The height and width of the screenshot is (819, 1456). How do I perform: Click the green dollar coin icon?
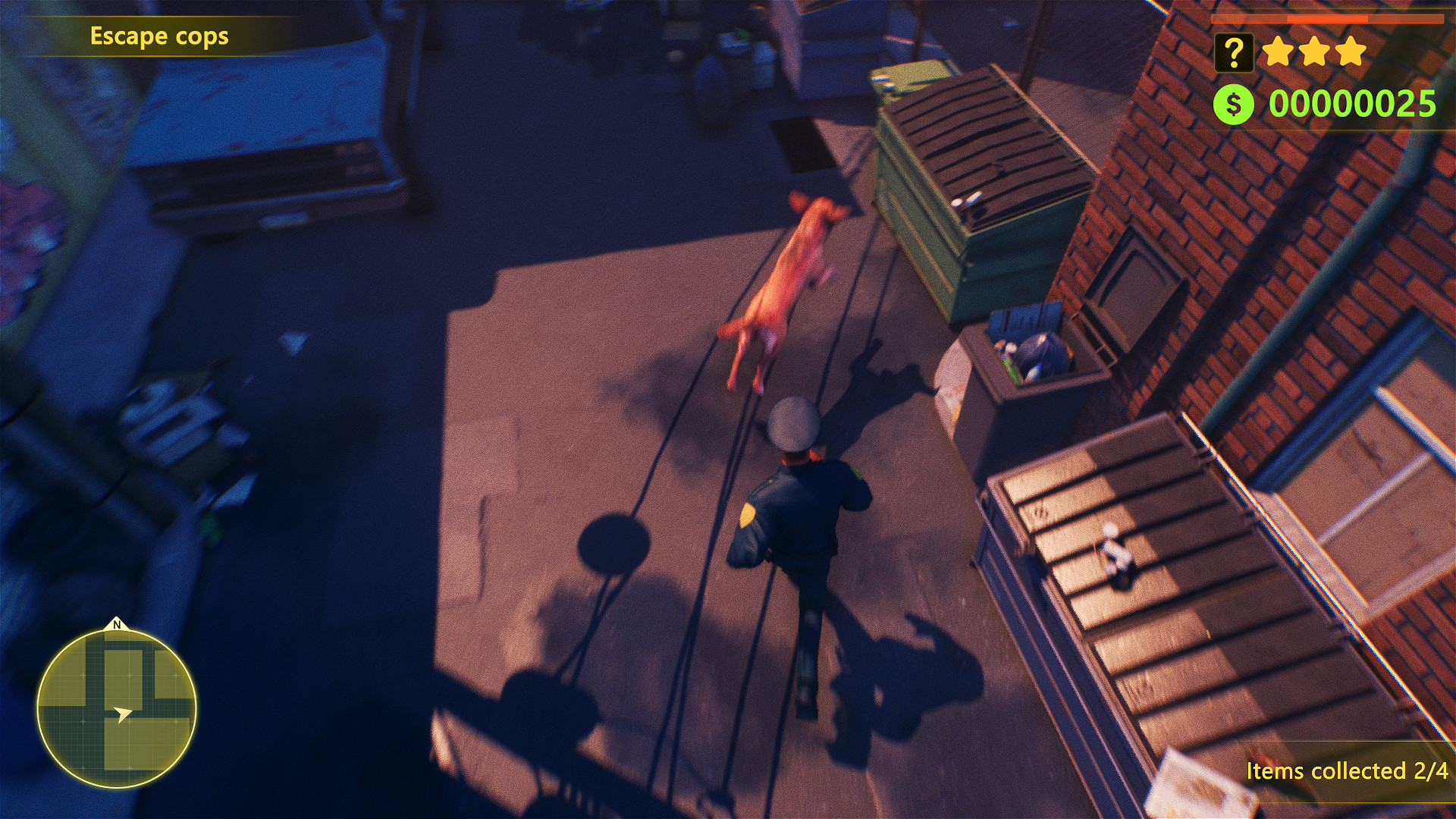tap(1234, 102)
